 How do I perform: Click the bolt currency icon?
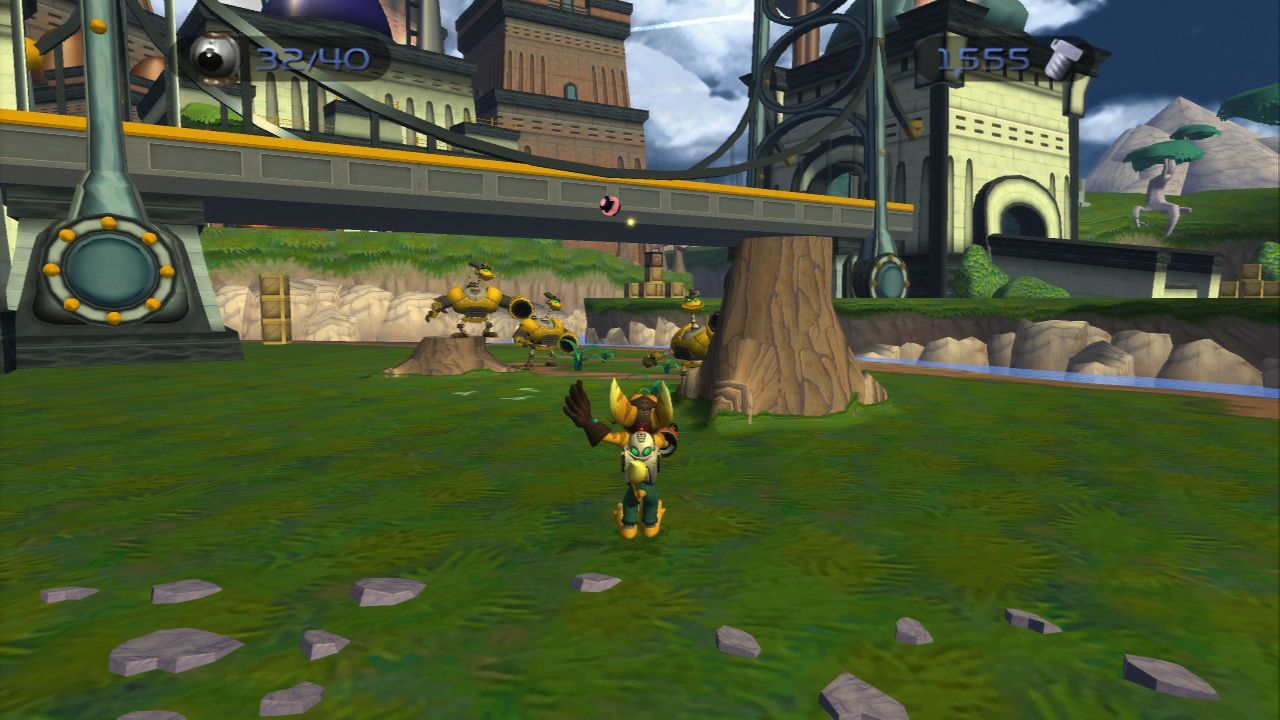(x=1061, y=60)
